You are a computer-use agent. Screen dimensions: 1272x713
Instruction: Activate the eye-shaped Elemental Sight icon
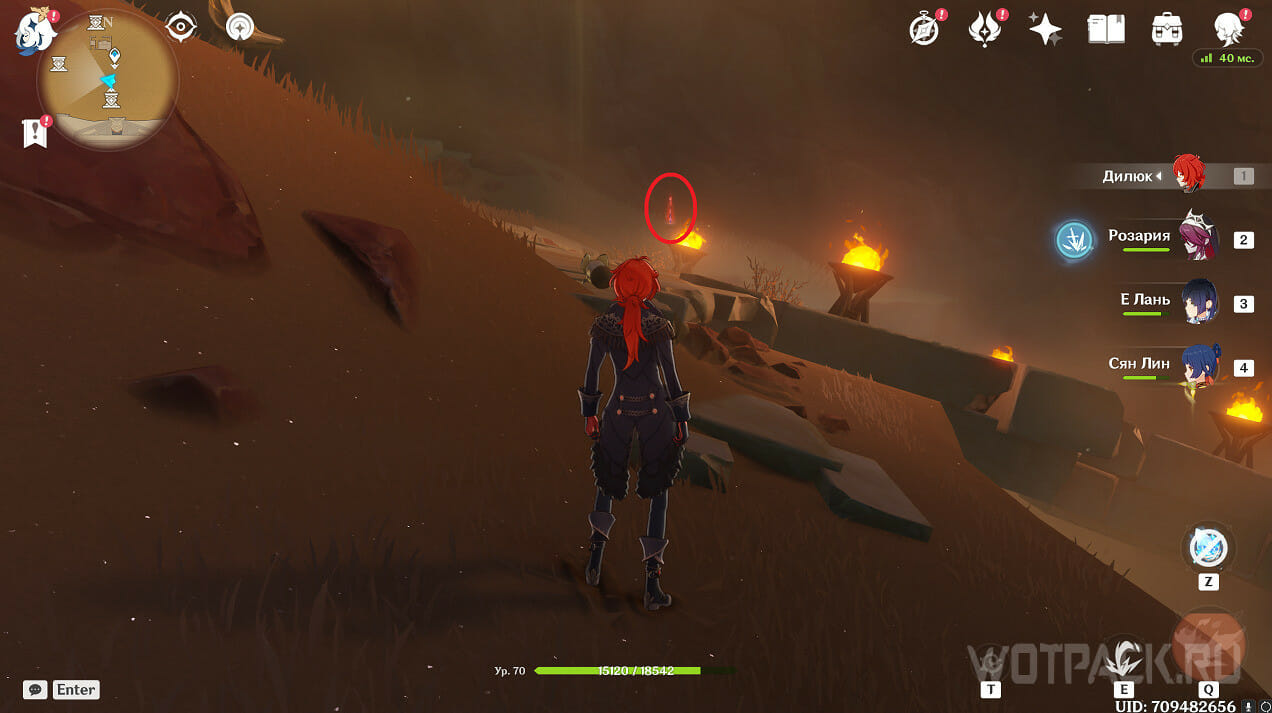(181, 27)
